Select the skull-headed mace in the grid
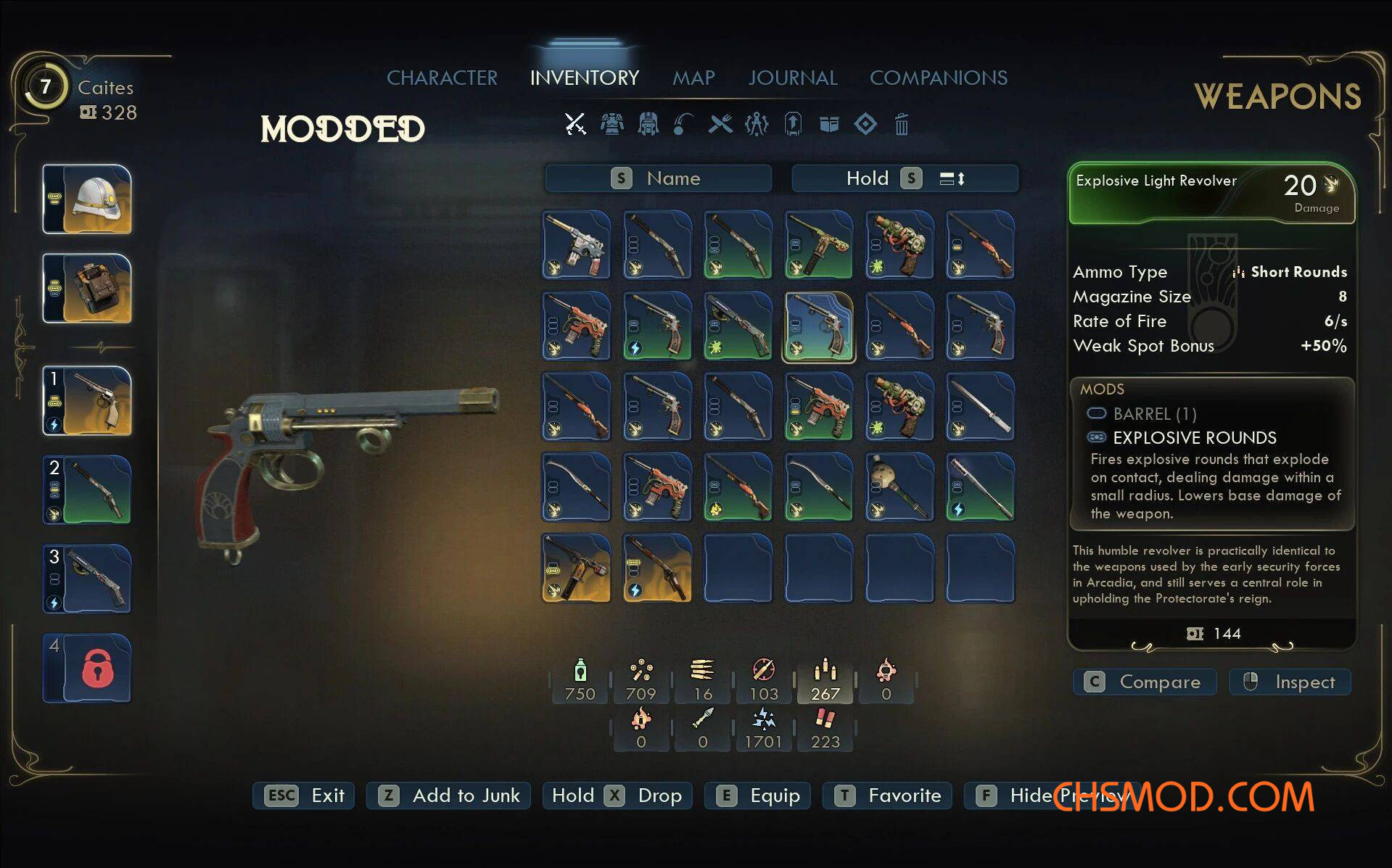The width and height of the screenshot is (1392, 868). coord(899,487)
